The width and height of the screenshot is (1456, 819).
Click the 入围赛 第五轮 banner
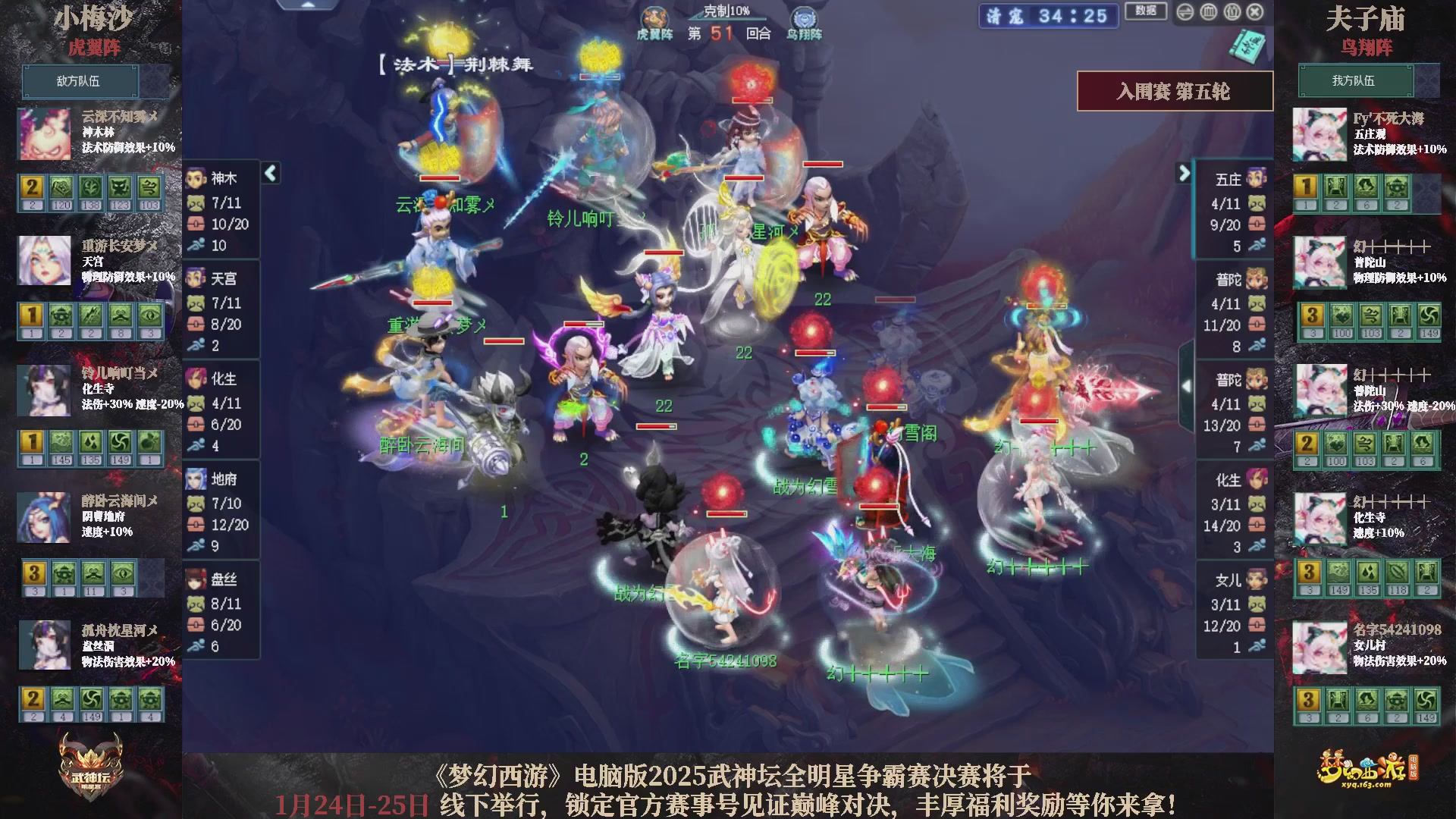pyautogui.click(x=1174, y=89)
